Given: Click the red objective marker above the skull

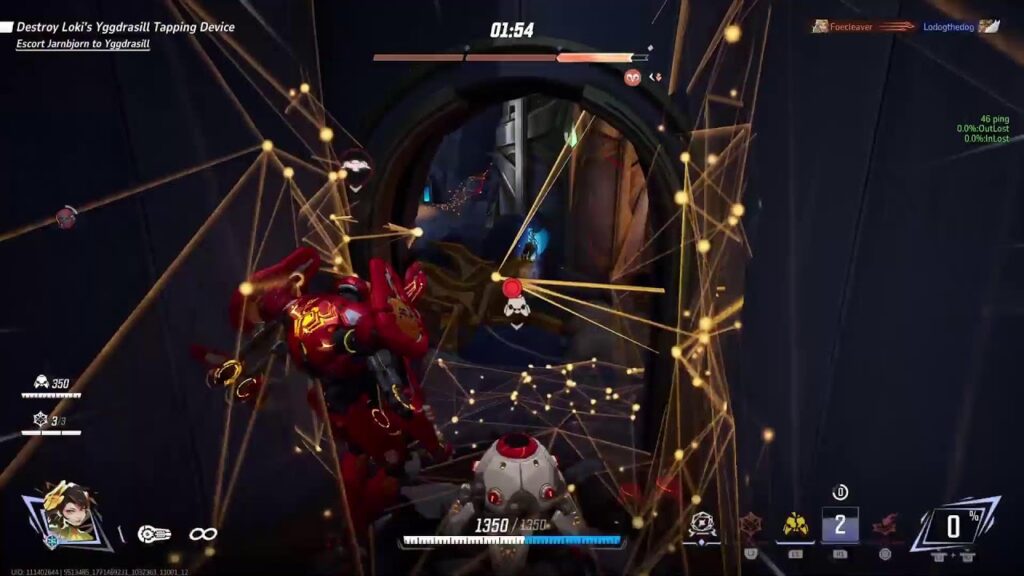Looking at the screenshot, I should pos(513,288).
